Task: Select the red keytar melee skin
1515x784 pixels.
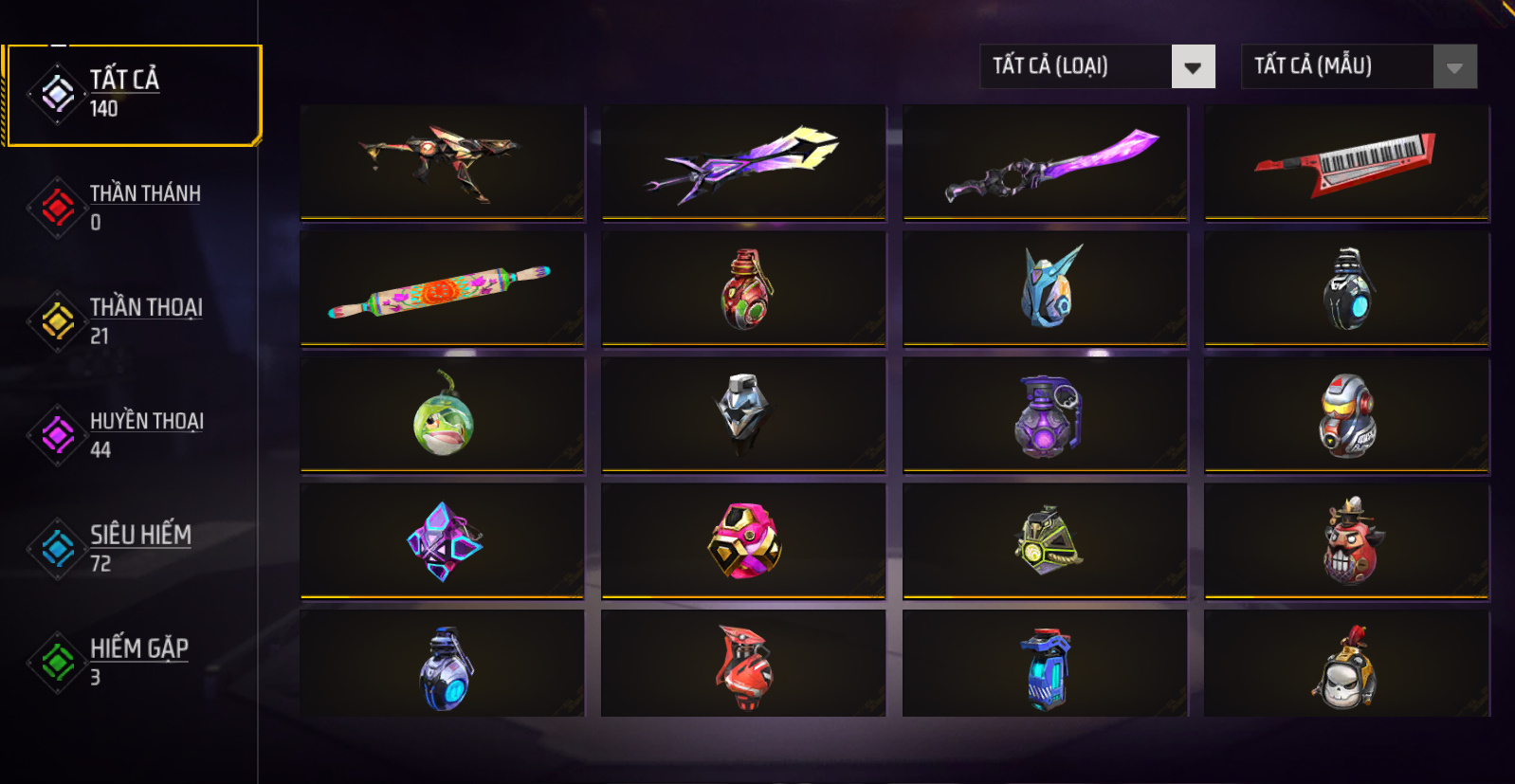Action: [1346, 162]
